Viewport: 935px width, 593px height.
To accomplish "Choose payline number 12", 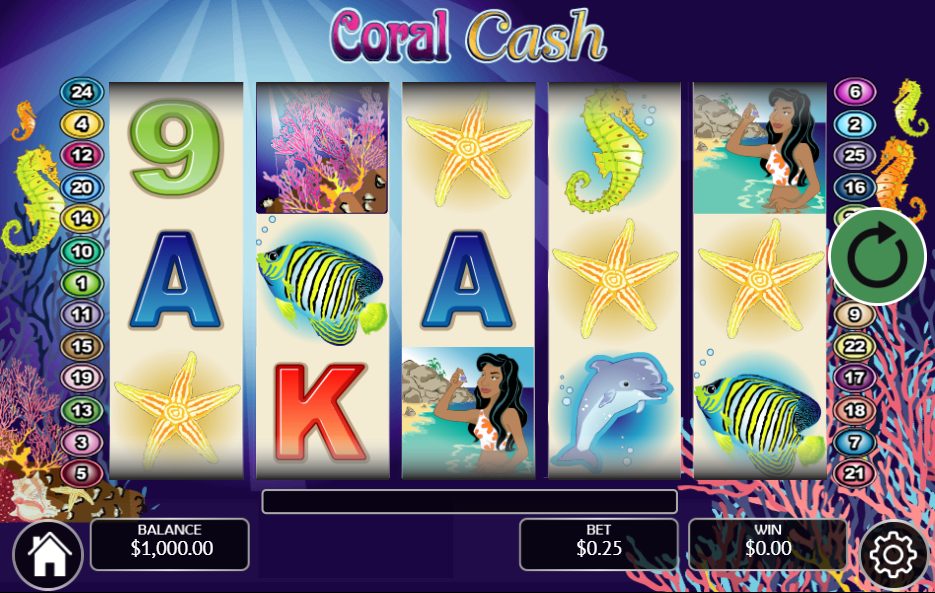I will tap(82, 155).
